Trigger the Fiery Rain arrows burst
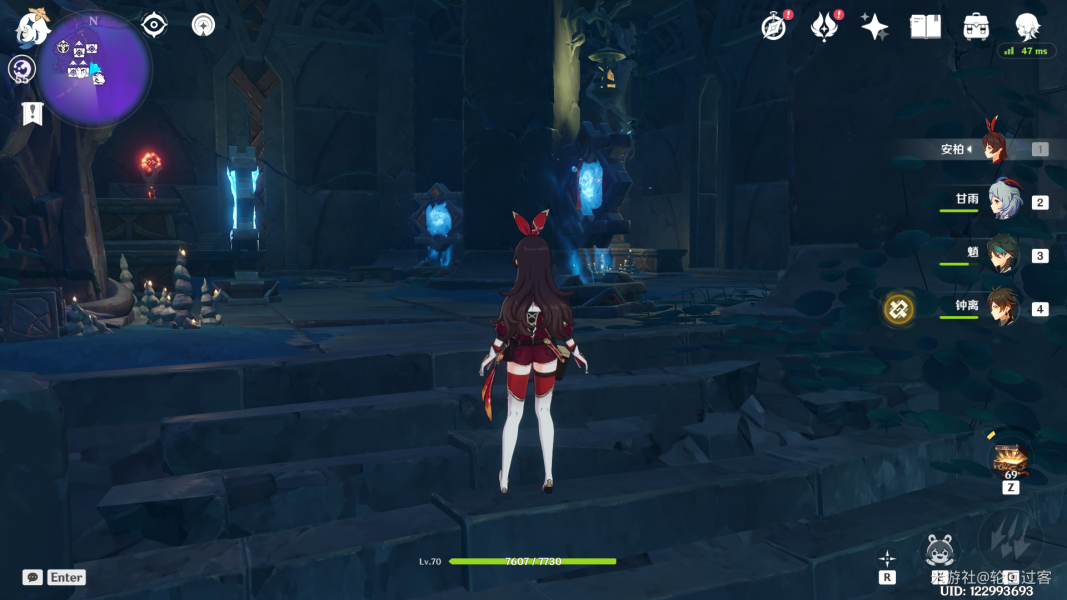 [x=1010, y=540]
